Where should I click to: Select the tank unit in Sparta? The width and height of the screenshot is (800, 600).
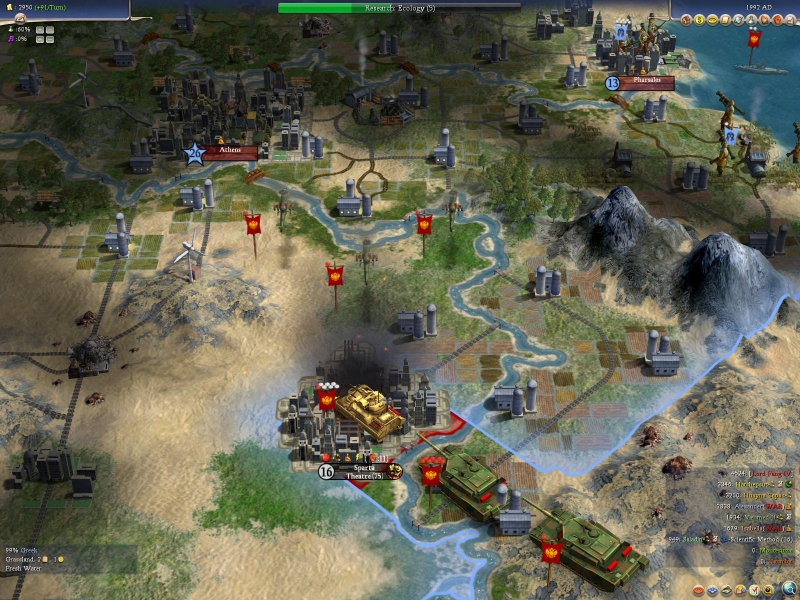tap(366, 406)
